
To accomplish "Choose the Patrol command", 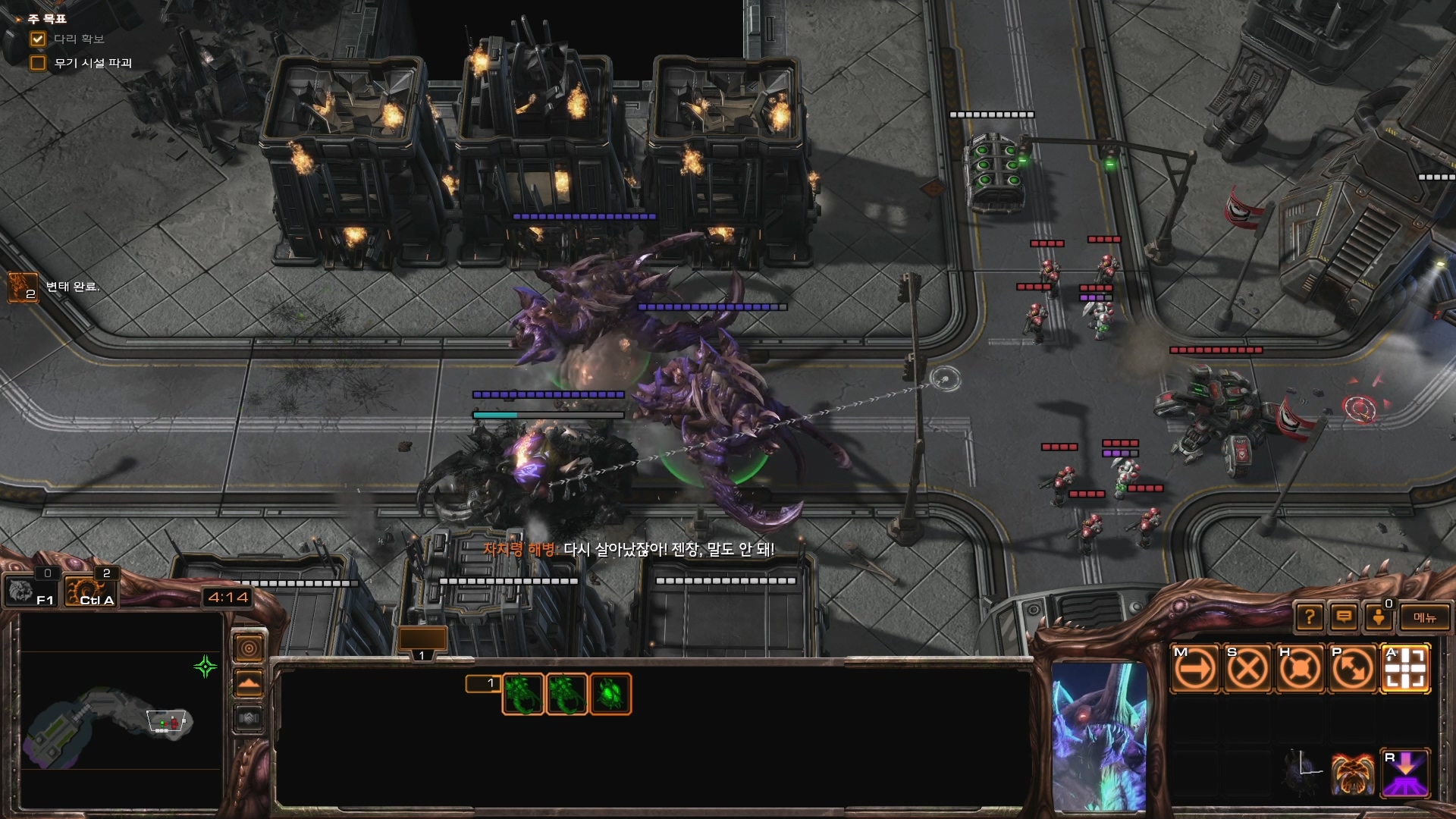I will (1353, 669).
